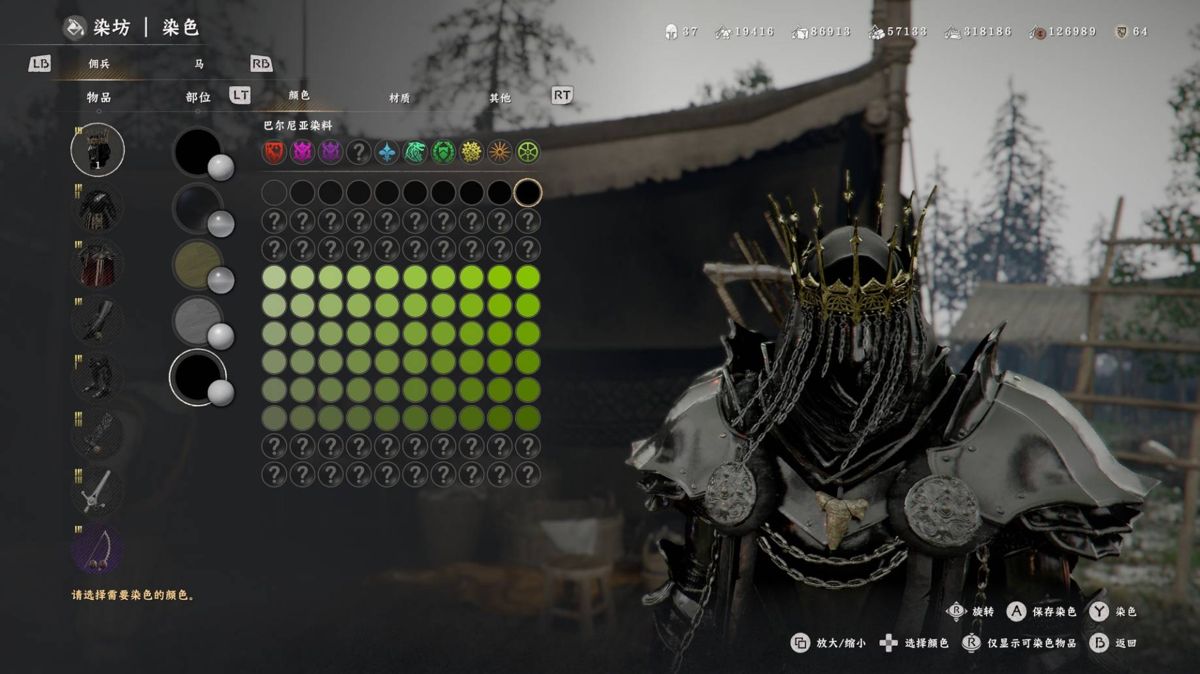Select the red cloak armor slot

[x=98, y=263]
